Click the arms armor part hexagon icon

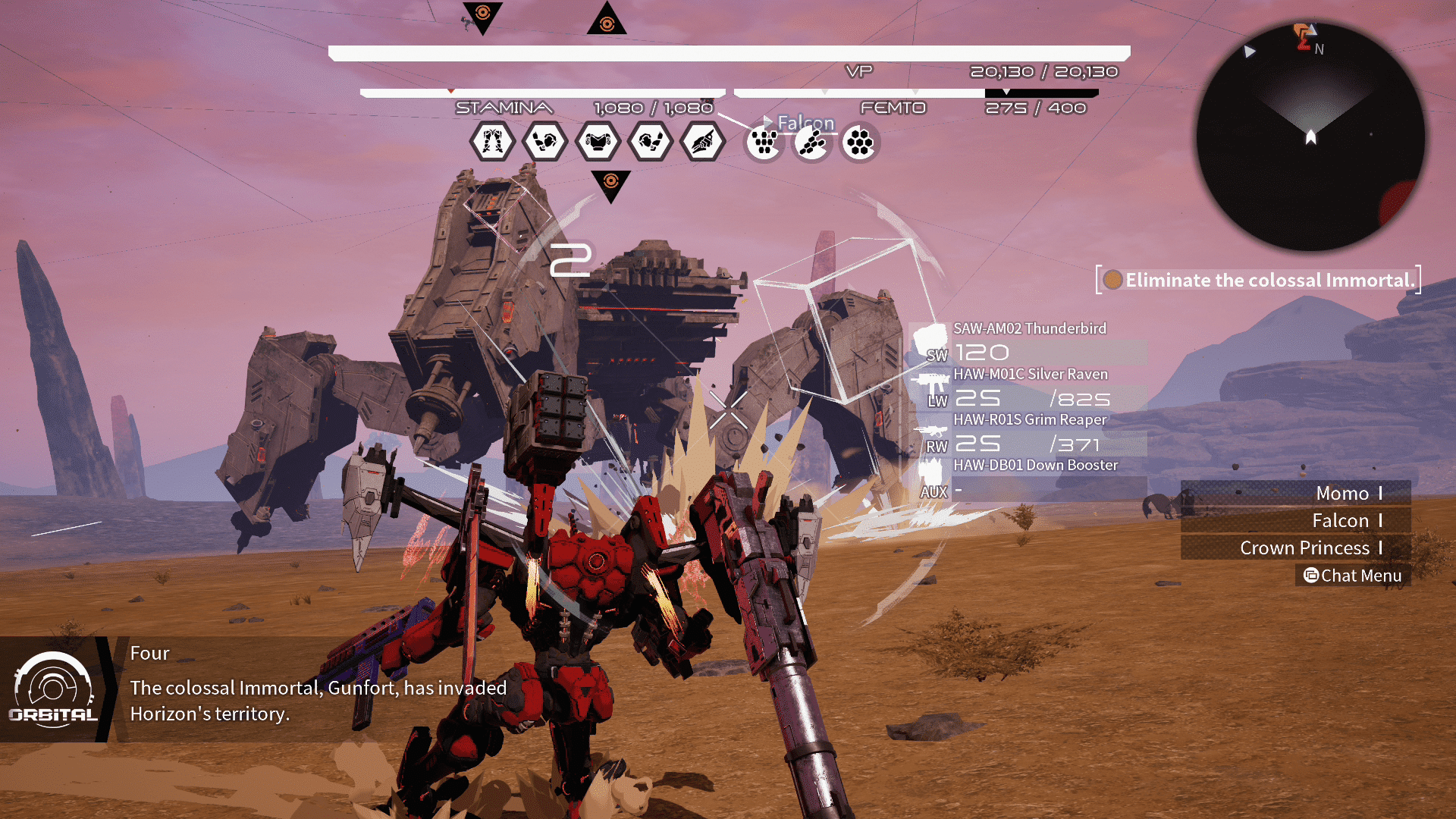pyautogui.click(x=544, y=141)
